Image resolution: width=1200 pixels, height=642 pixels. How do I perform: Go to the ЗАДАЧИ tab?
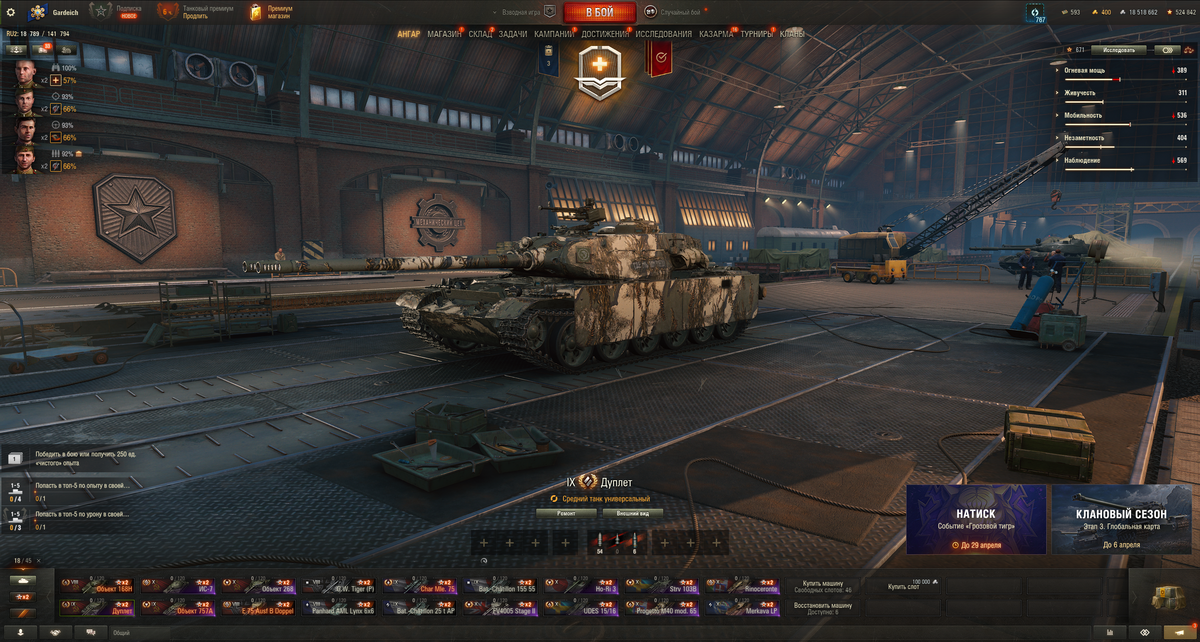pos(512,34)
